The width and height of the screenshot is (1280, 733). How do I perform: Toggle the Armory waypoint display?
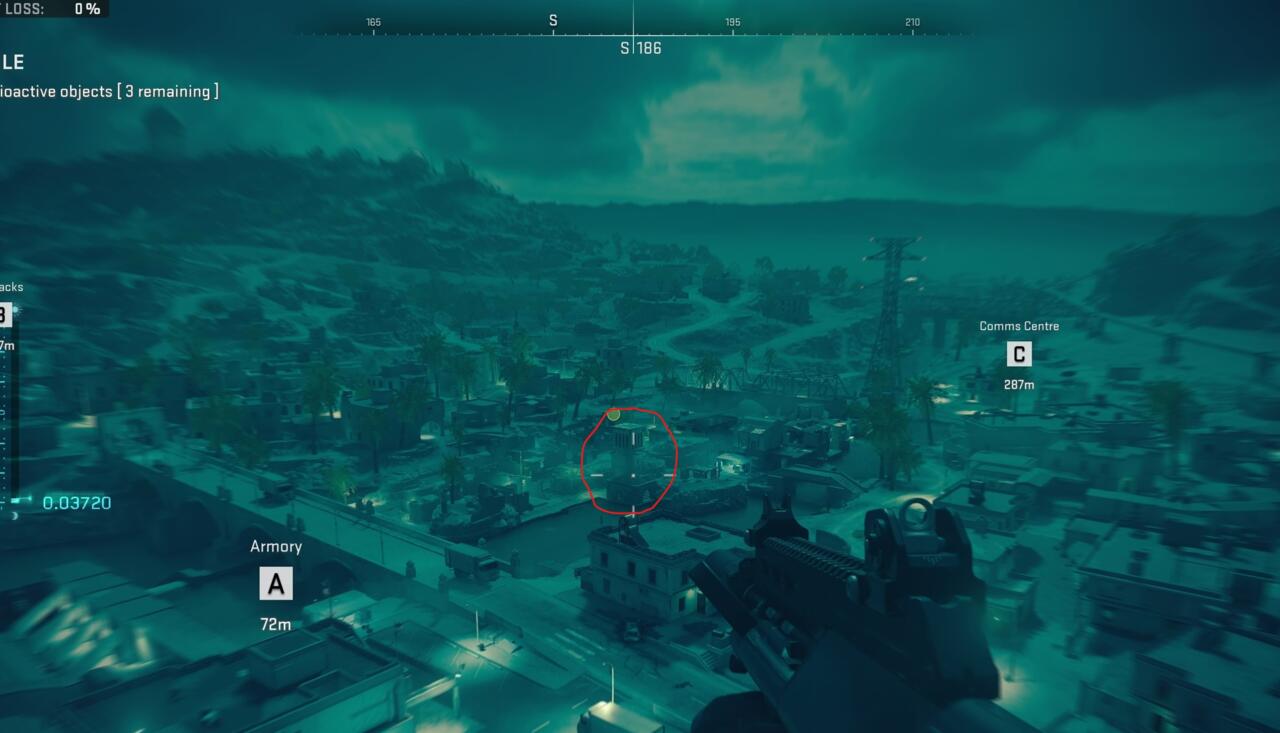click(x=276, y=546)
